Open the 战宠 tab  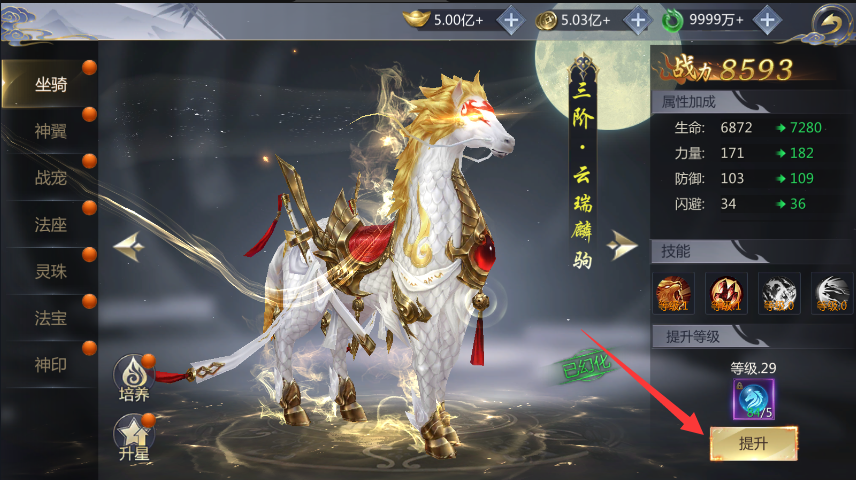click(50, 178)
